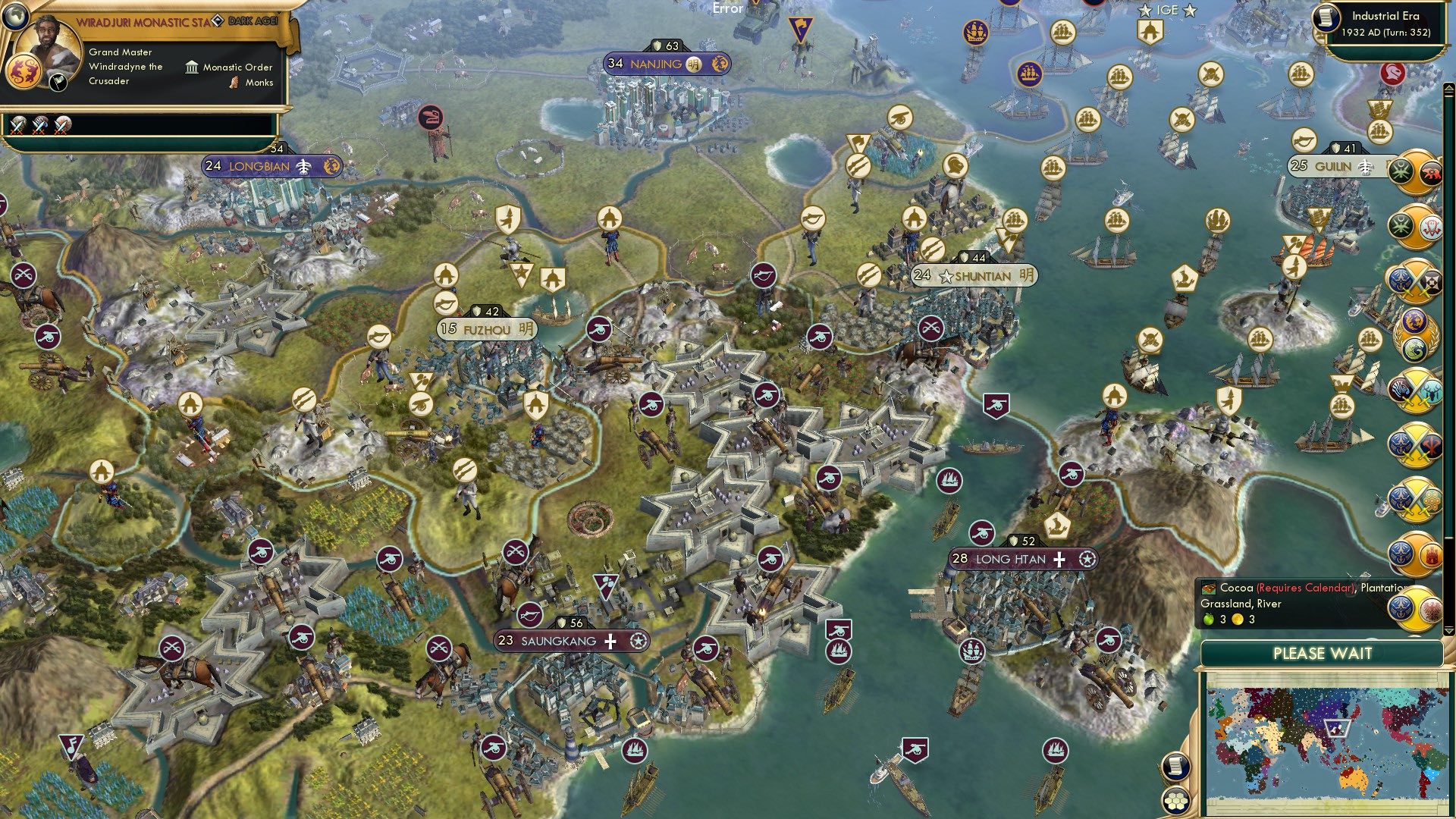The height and width of the screenshot is (819, 1456).
Task: Select the Monastic Order temple icon
Action: click(191, 67)
